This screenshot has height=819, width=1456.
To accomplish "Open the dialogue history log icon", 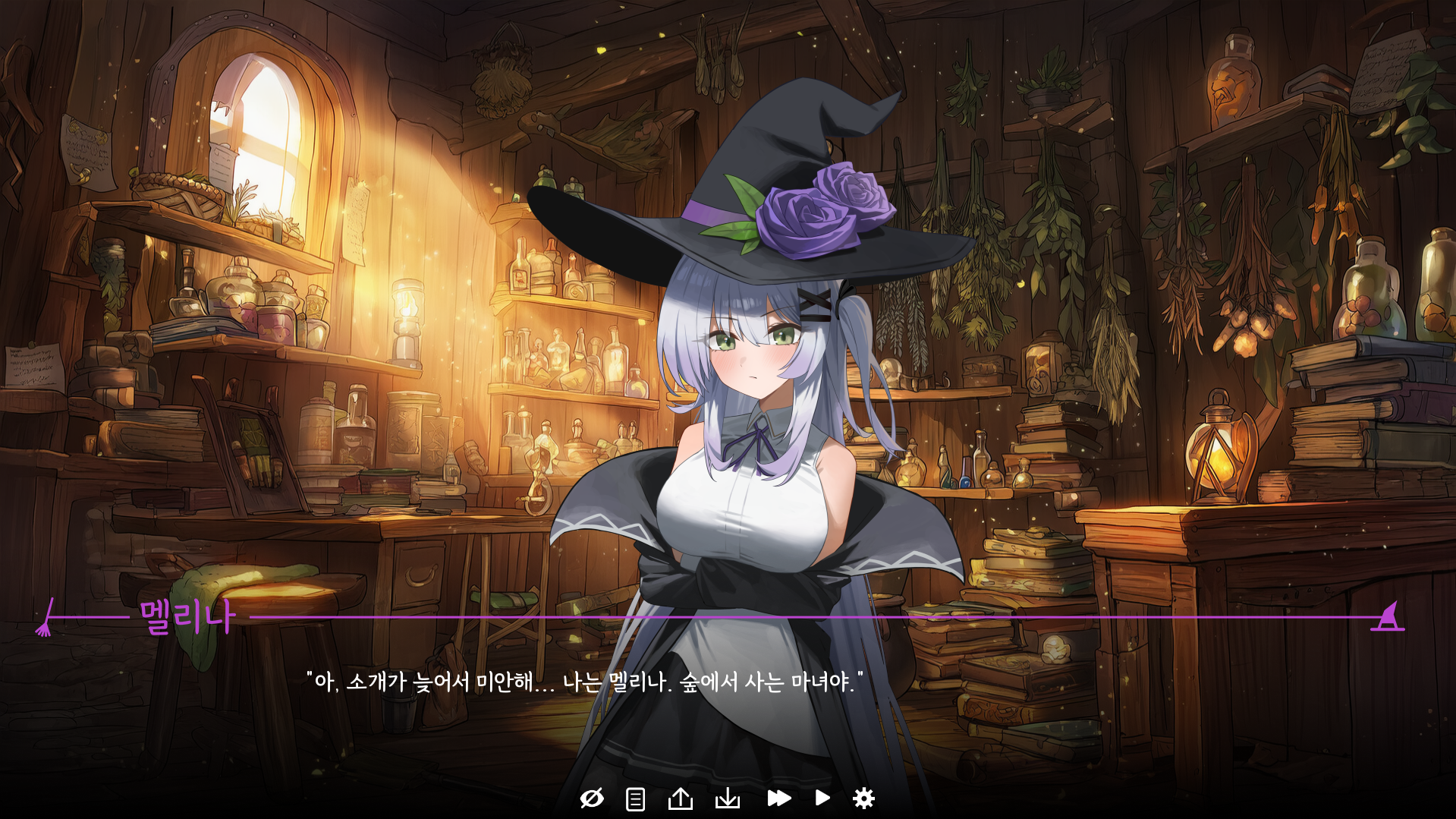I will (634, 798).
